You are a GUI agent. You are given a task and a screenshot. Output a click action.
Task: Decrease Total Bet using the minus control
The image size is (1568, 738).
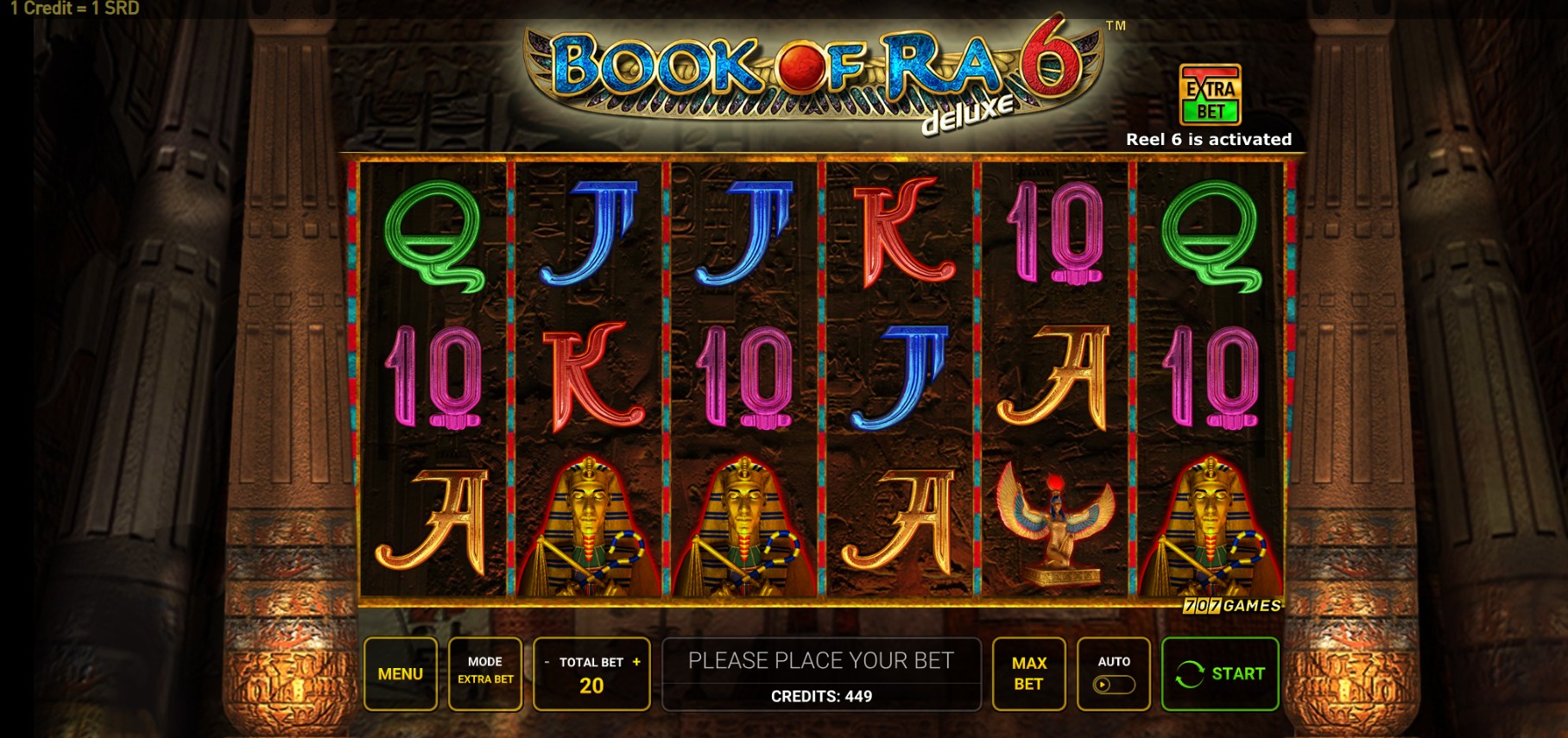pos(547,663)
